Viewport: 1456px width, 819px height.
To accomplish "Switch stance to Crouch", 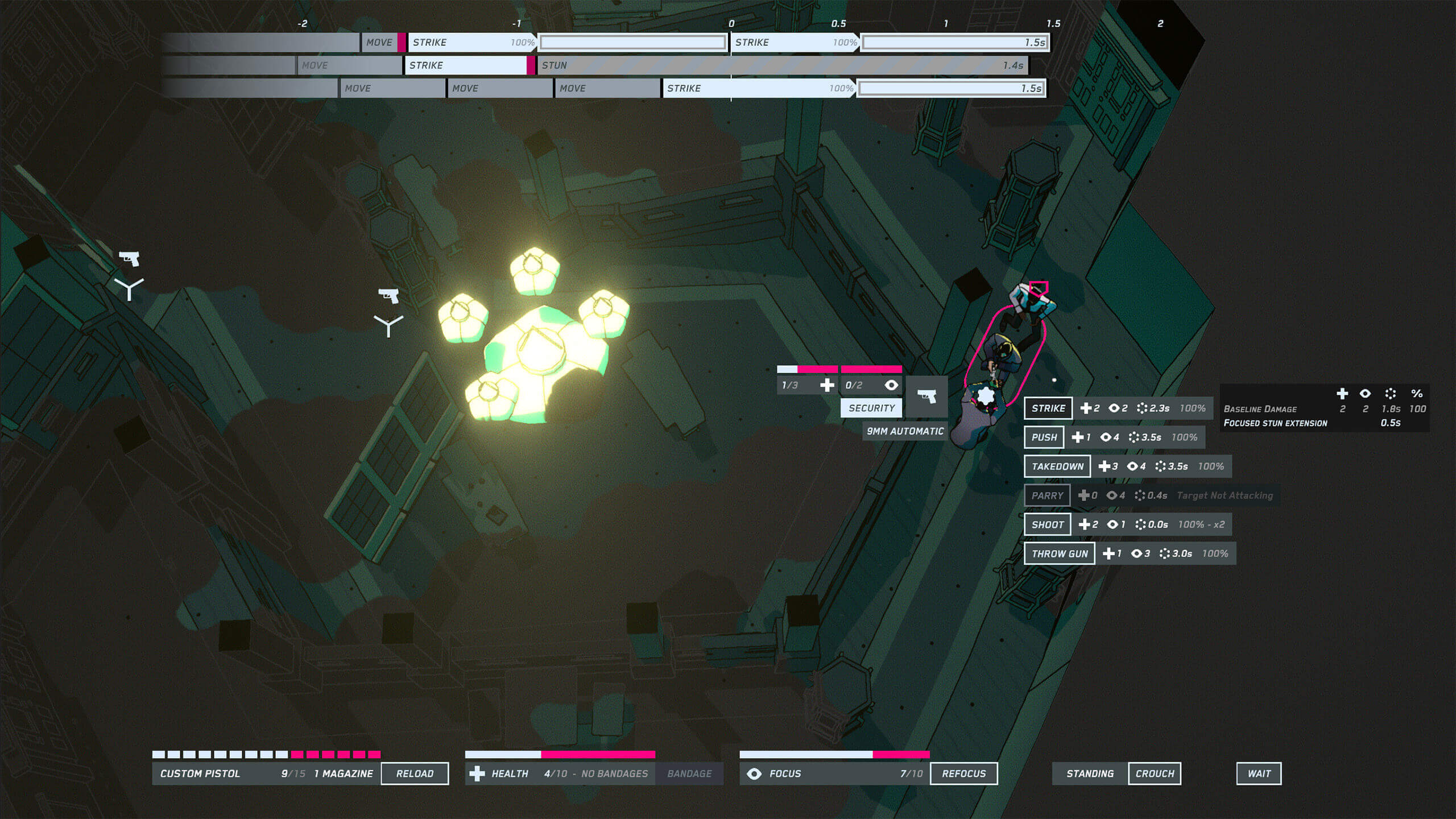I will [x=1154, y=773].
